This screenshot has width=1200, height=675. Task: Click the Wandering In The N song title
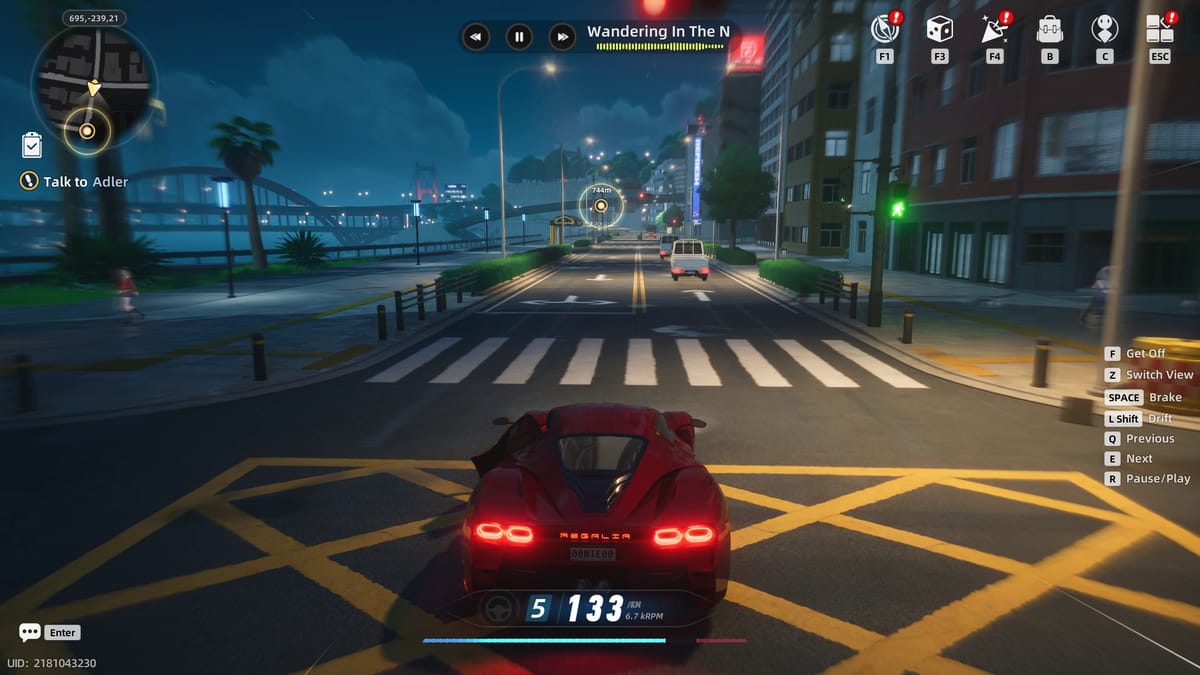click(x=658, y=31)
